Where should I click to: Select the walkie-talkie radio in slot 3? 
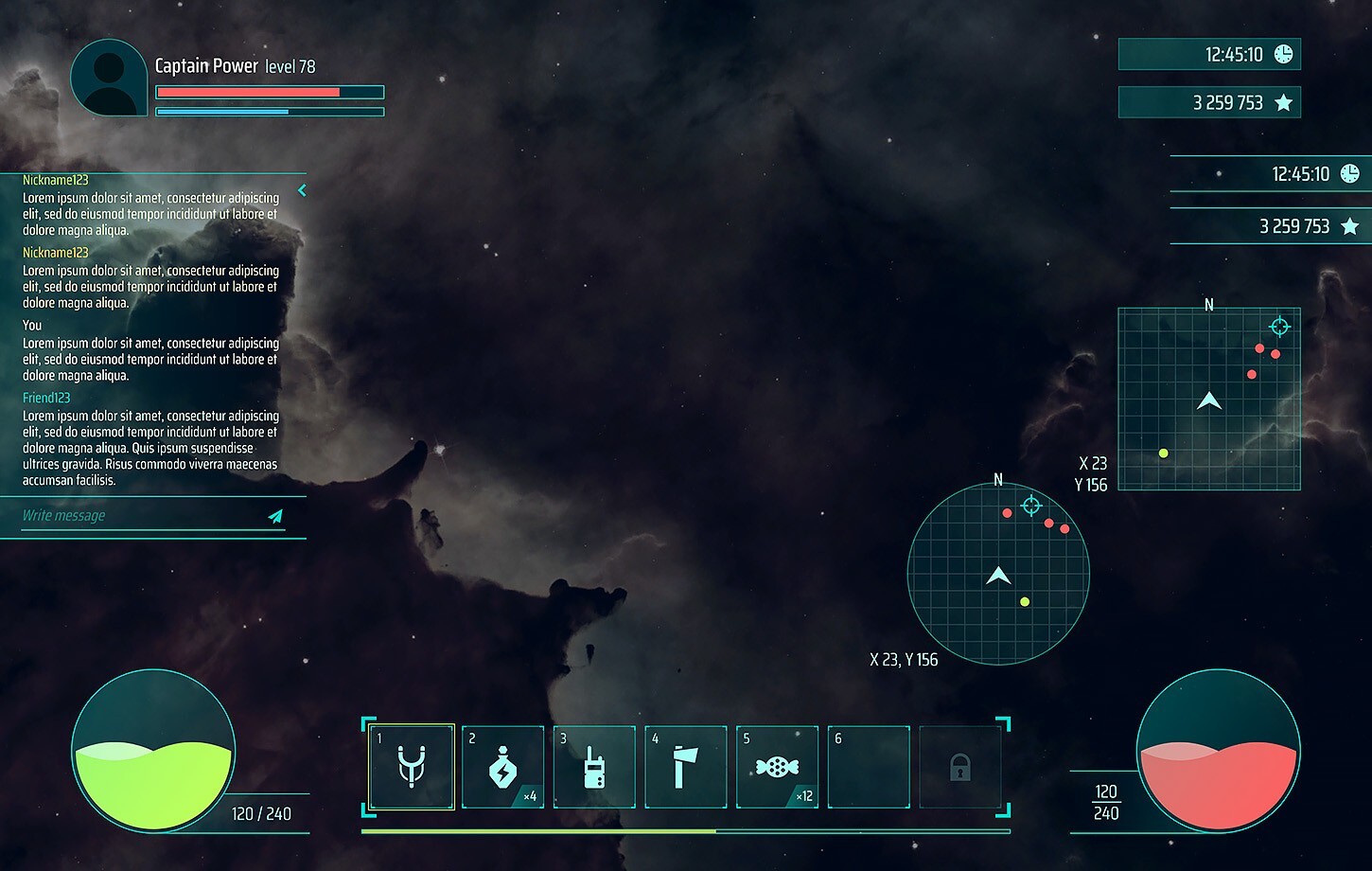(594, 767)
